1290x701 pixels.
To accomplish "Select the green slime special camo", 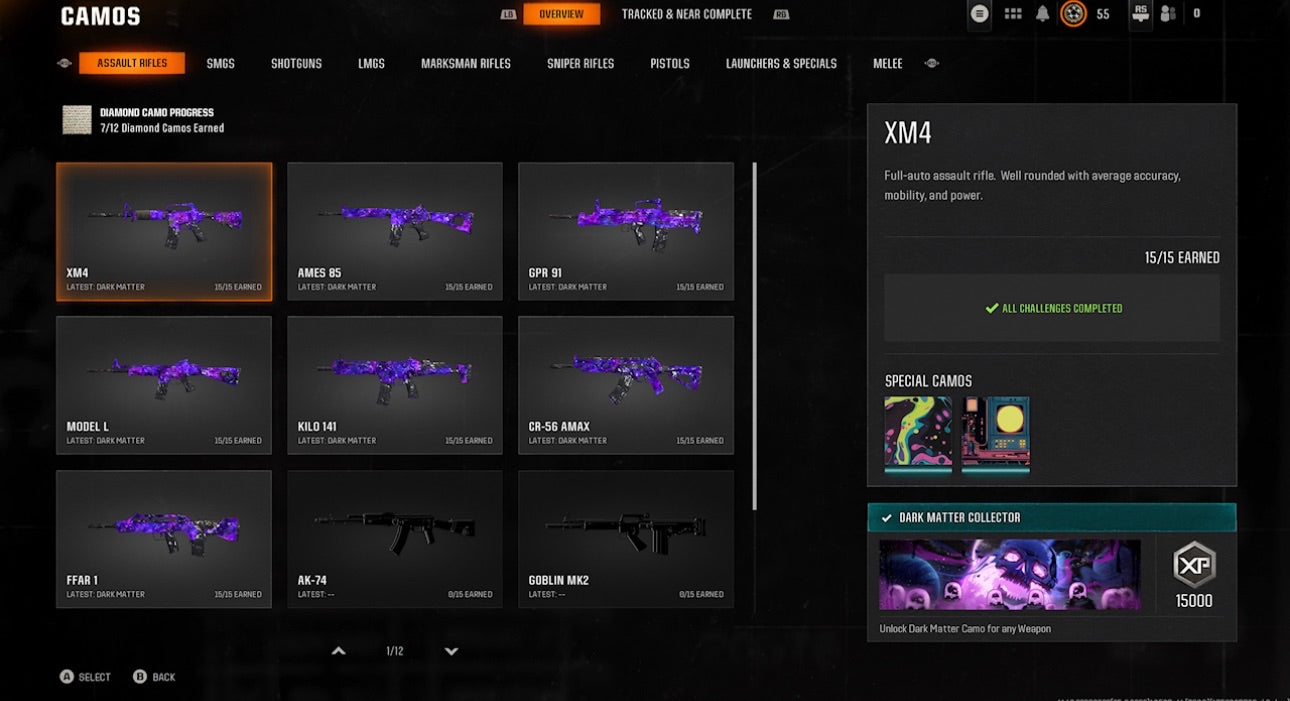I will (918, 433).
